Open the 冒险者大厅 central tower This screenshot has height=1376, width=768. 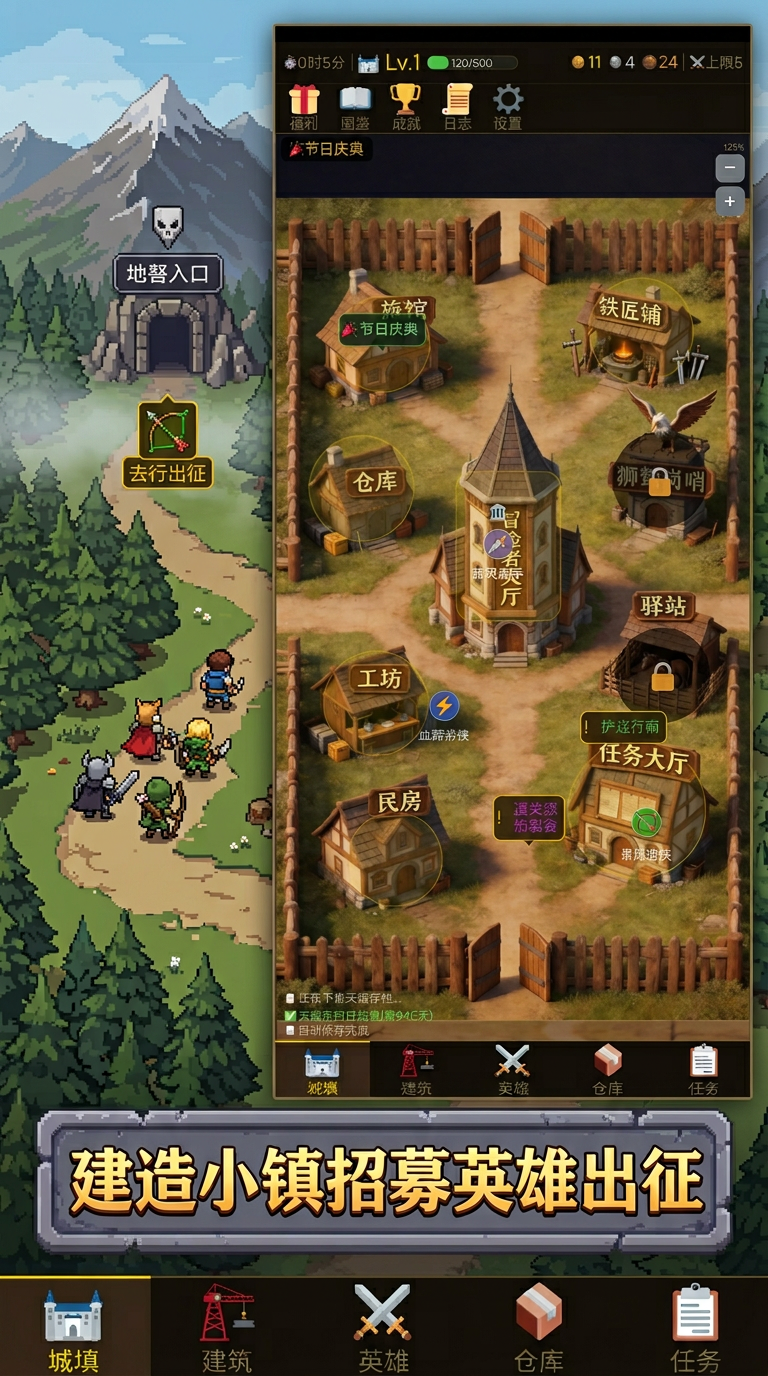coord(510,540)
